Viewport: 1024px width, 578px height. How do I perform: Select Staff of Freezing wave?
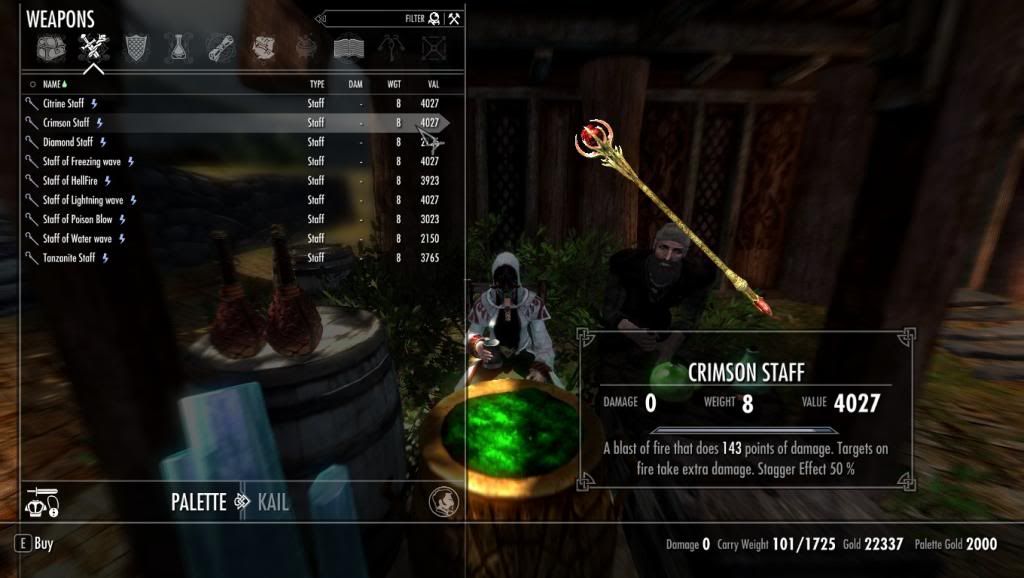(82, 161)
